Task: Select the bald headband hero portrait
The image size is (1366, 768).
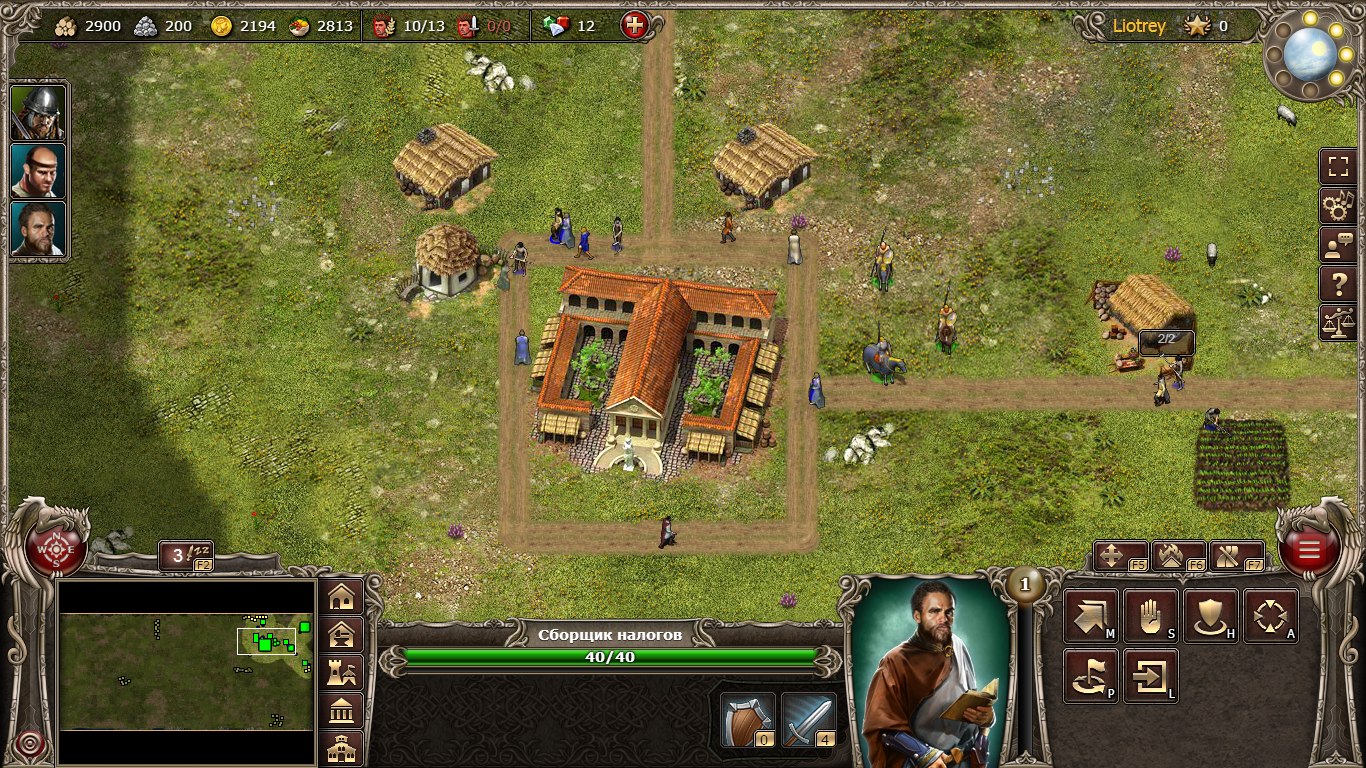Action: coord(39,171)
